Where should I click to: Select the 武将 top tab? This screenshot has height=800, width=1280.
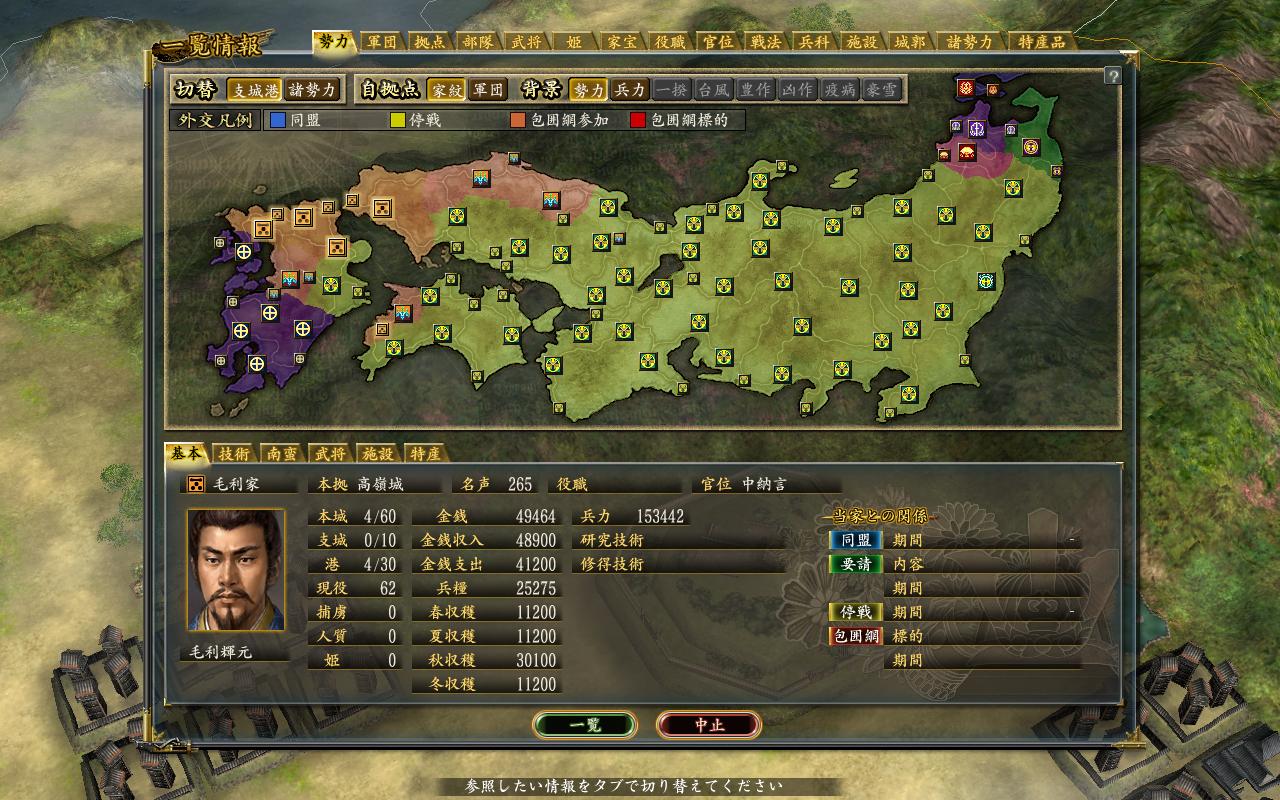point(527,42)
